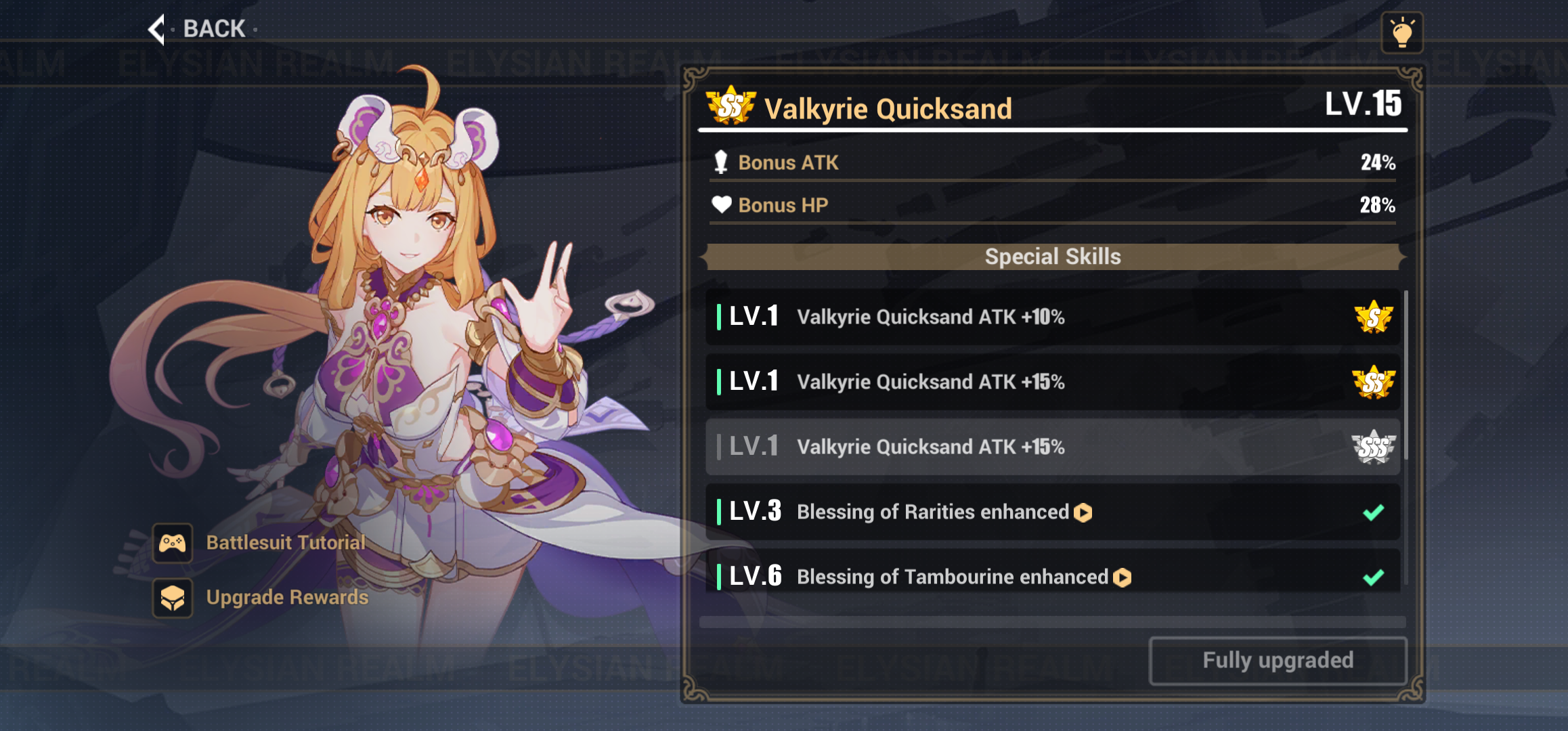Click the Upgrade Rewards chest icon
The height and width of the screenshot is (731, 1568).
[173, 598]
